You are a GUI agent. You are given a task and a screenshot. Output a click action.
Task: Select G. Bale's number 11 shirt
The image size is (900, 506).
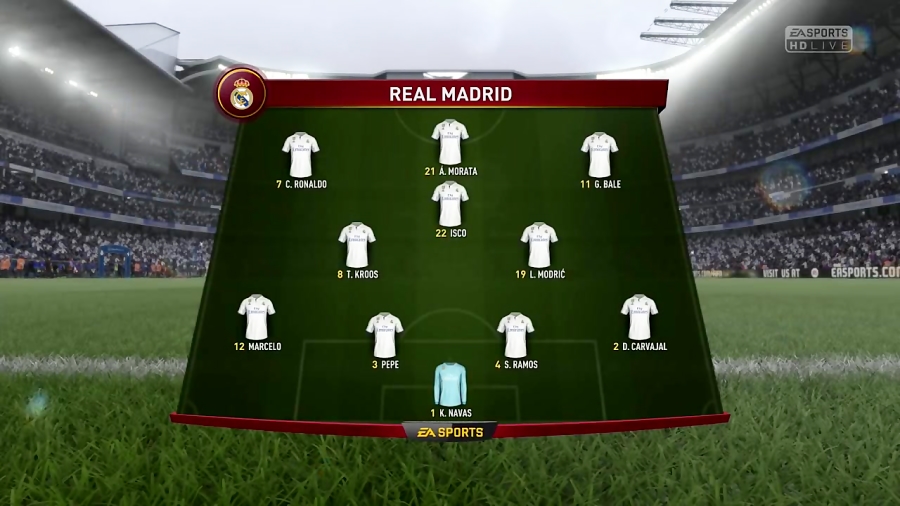pyautogui.click(x=600, y=155)
